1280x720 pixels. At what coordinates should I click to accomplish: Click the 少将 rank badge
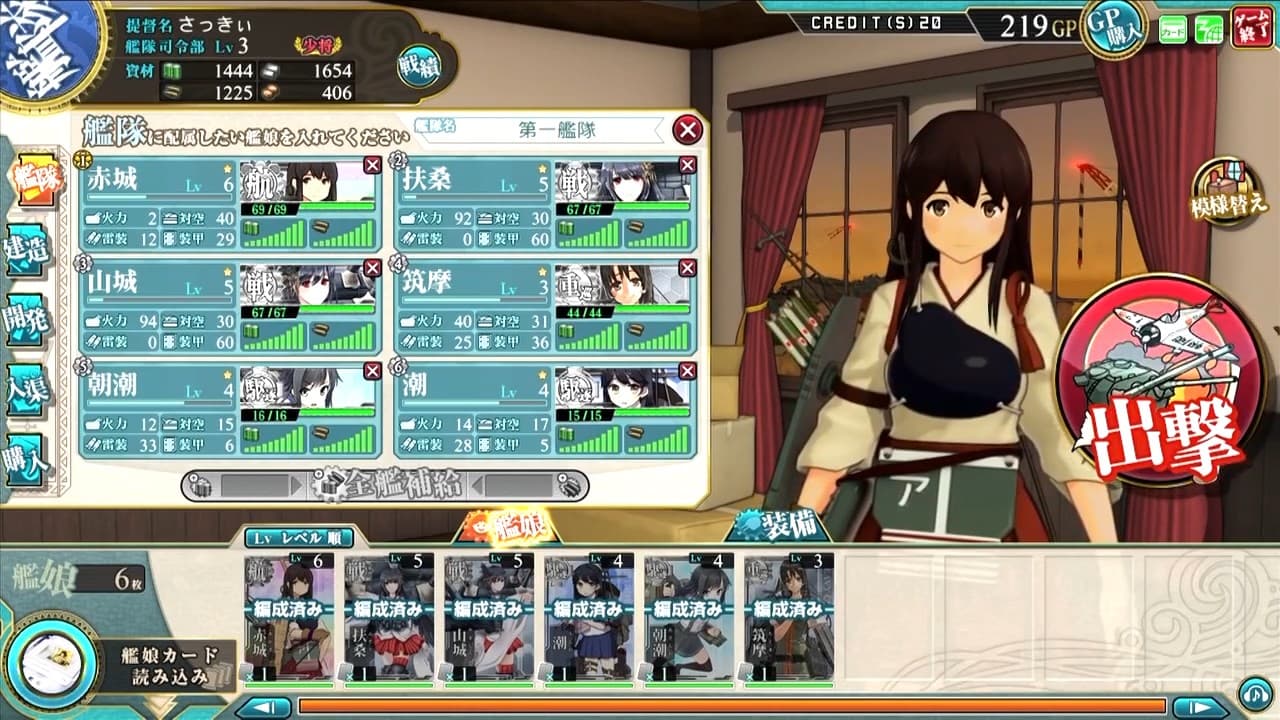[315, 44]
